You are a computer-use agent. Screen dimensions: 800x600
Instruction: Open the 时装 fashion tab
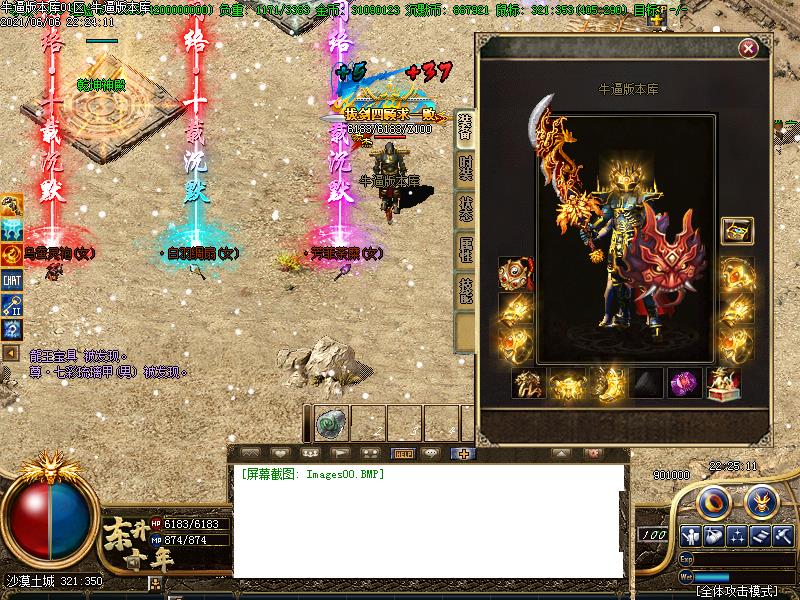click(x=465, y=167)
